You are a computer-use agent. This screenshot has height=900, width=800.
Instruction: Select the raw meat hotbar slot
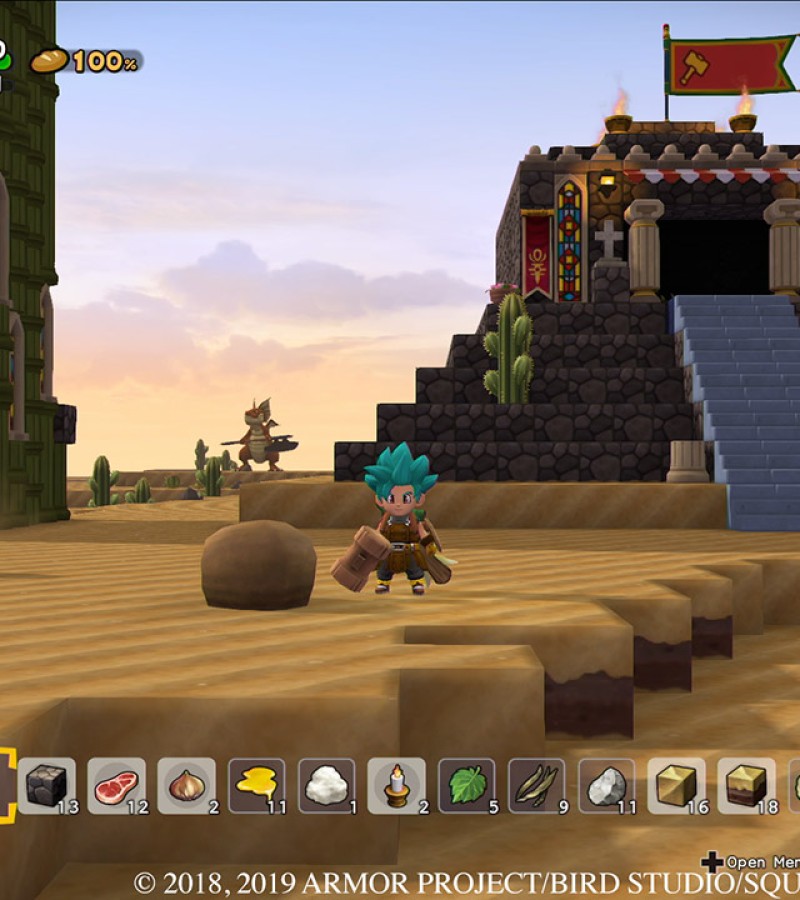pos(116,786)
